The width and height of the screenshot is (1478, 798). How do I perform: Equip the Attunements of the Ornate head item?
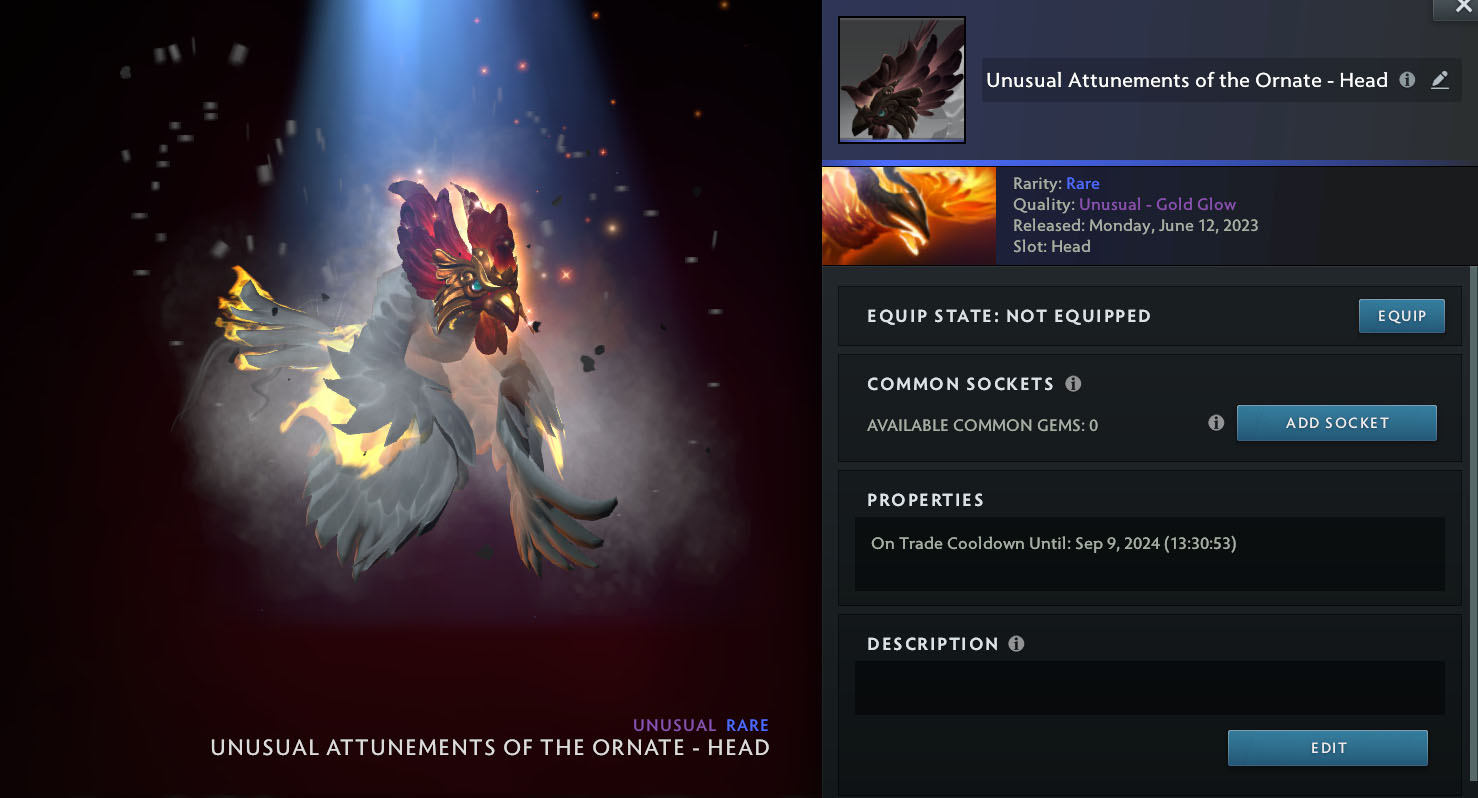(x=1401, y=316)
